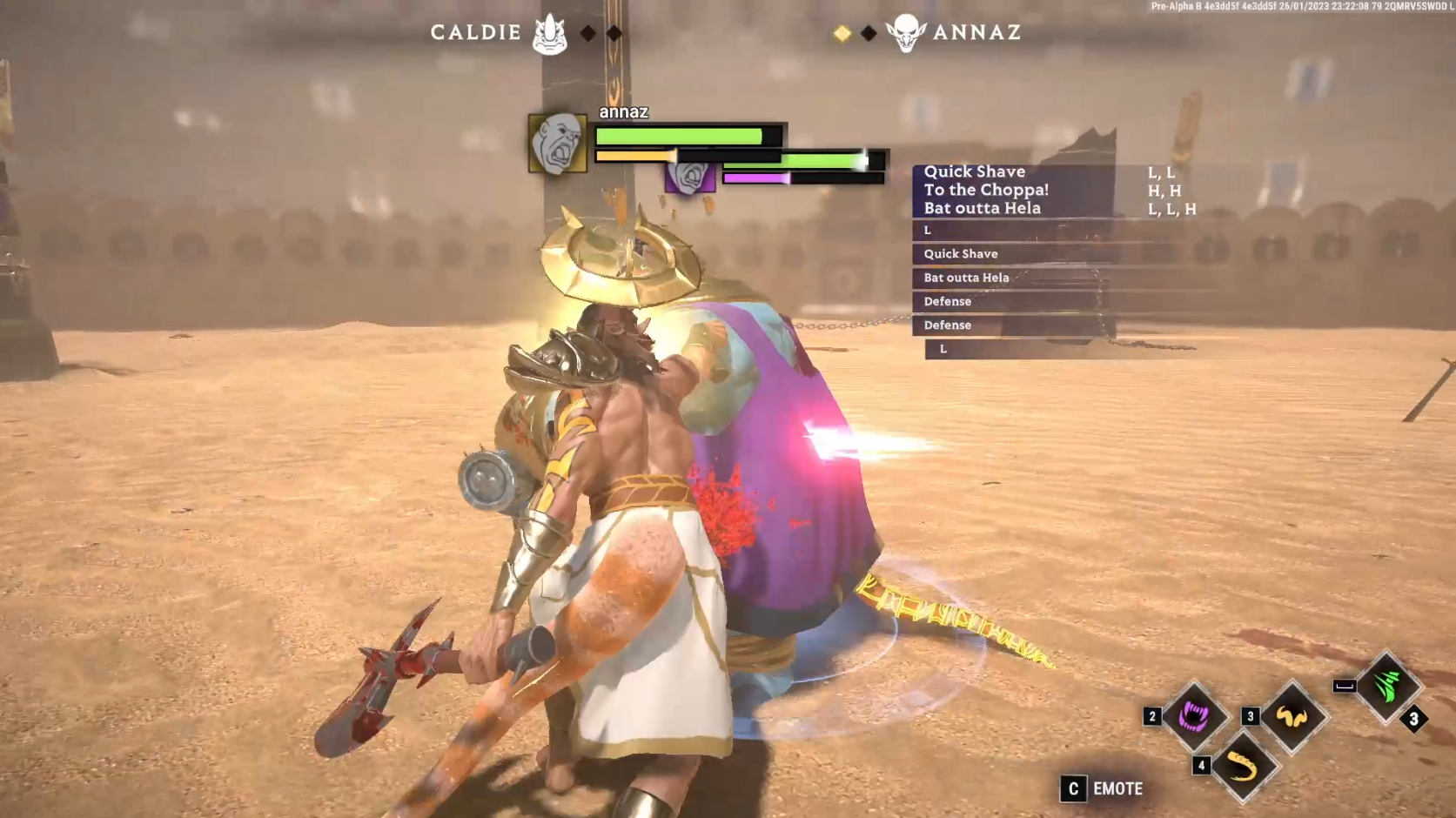1456x818 pixels.
Task: Click the annaz fighter portrait
Action: 557,143
